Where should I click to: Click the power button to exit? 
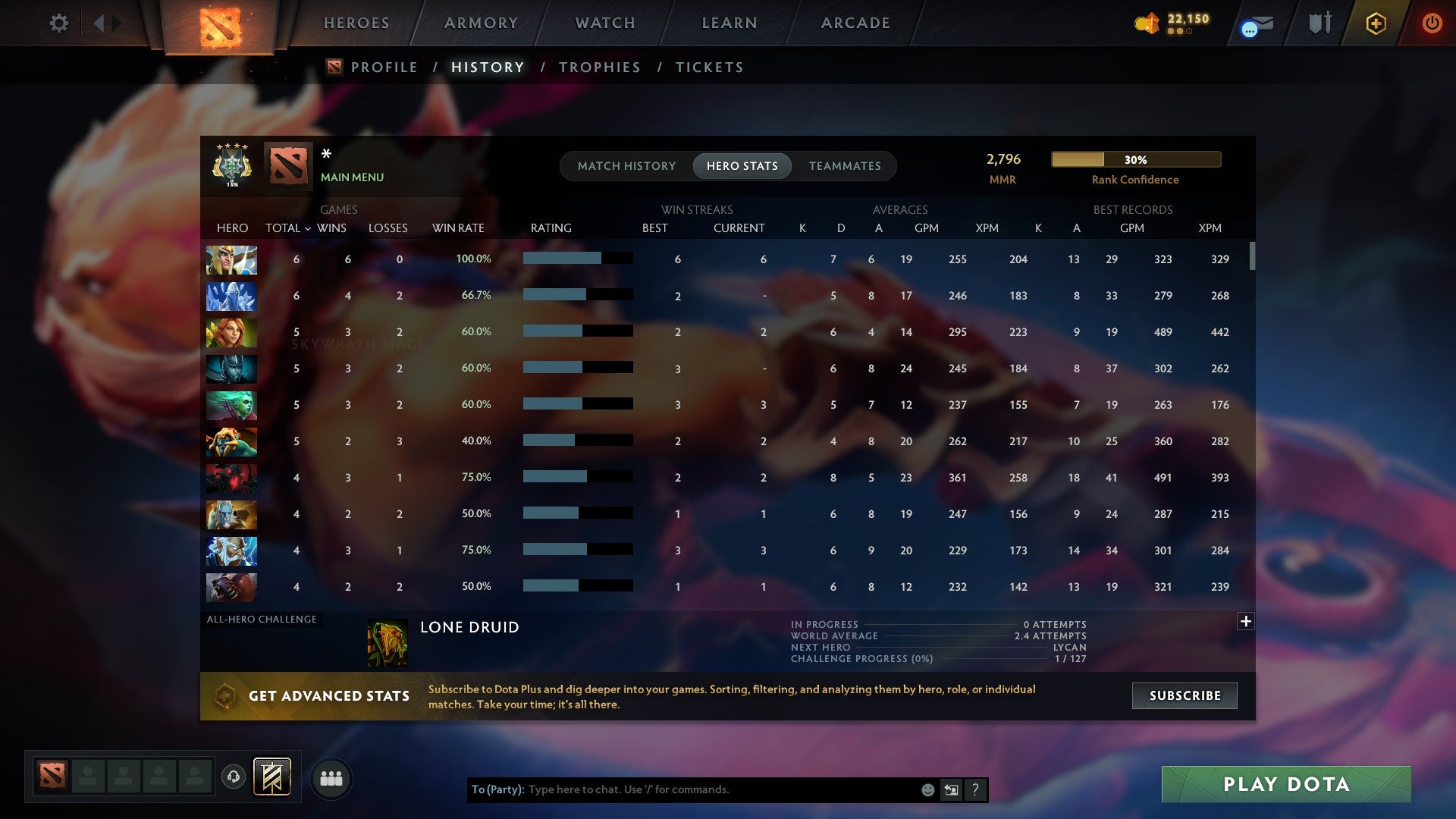pyautogui.click(x=1432, y=24)
